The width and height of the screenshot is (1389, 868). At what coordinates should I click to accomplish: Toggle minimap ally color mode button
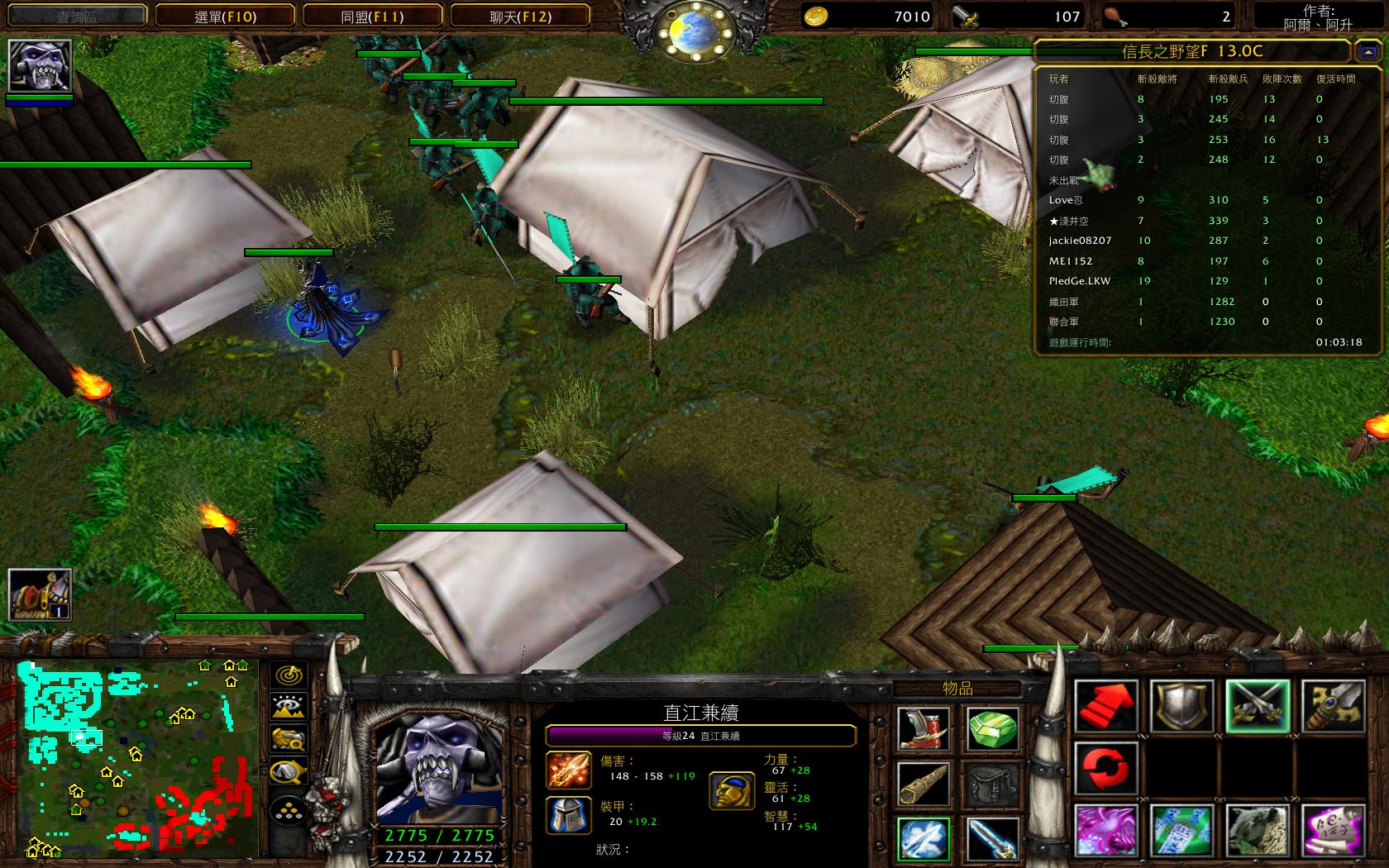289,738
